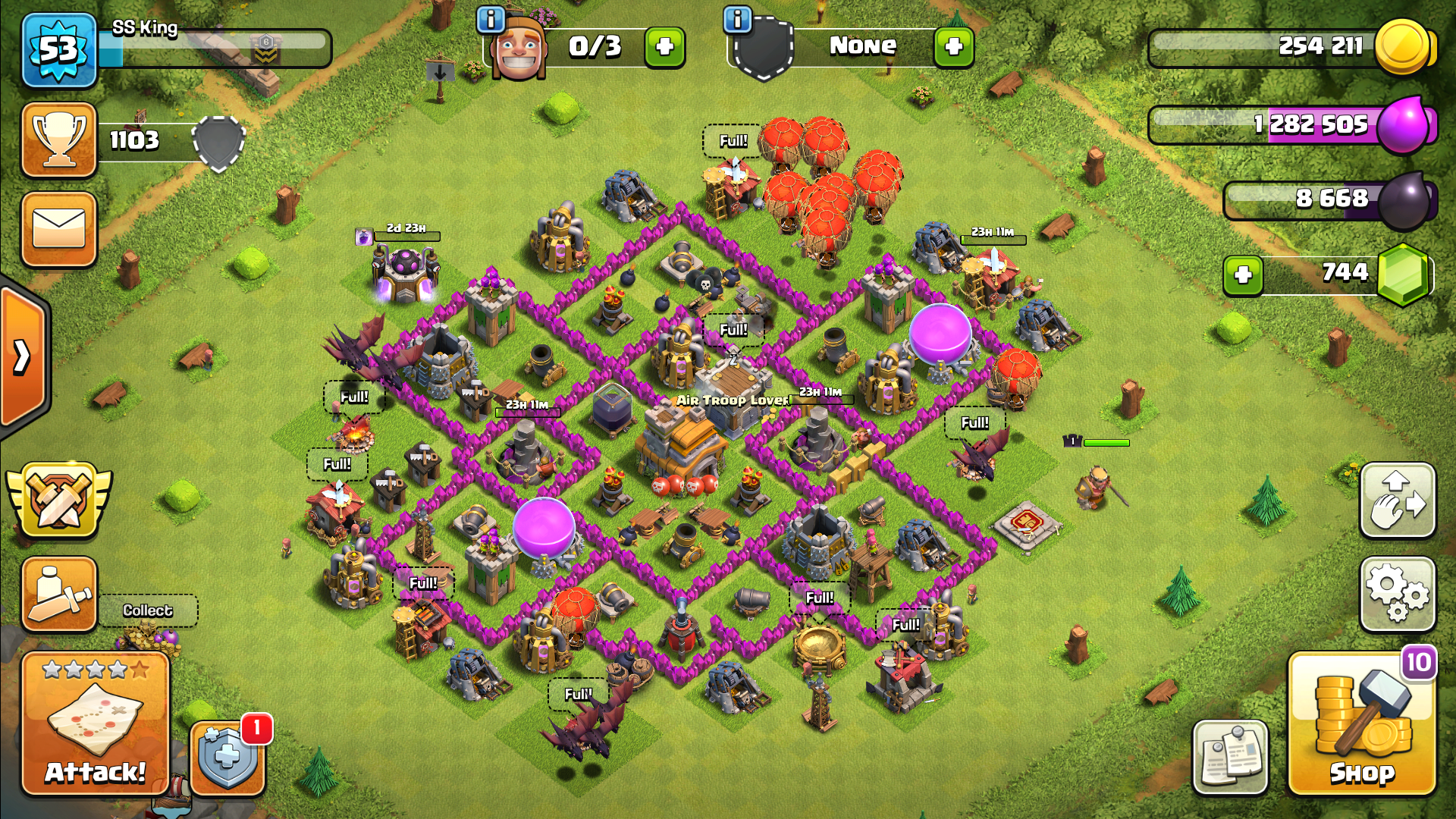Show builder info icon
Viewport: 1456px width, 819px height.
click(491, 19)
